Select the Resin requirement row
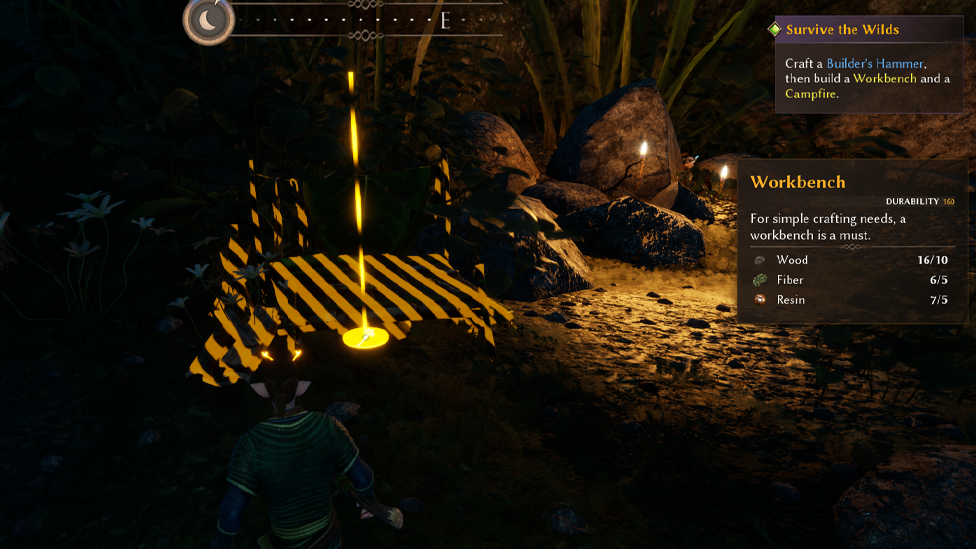This screenshot has width=976, height=549. 853,300
